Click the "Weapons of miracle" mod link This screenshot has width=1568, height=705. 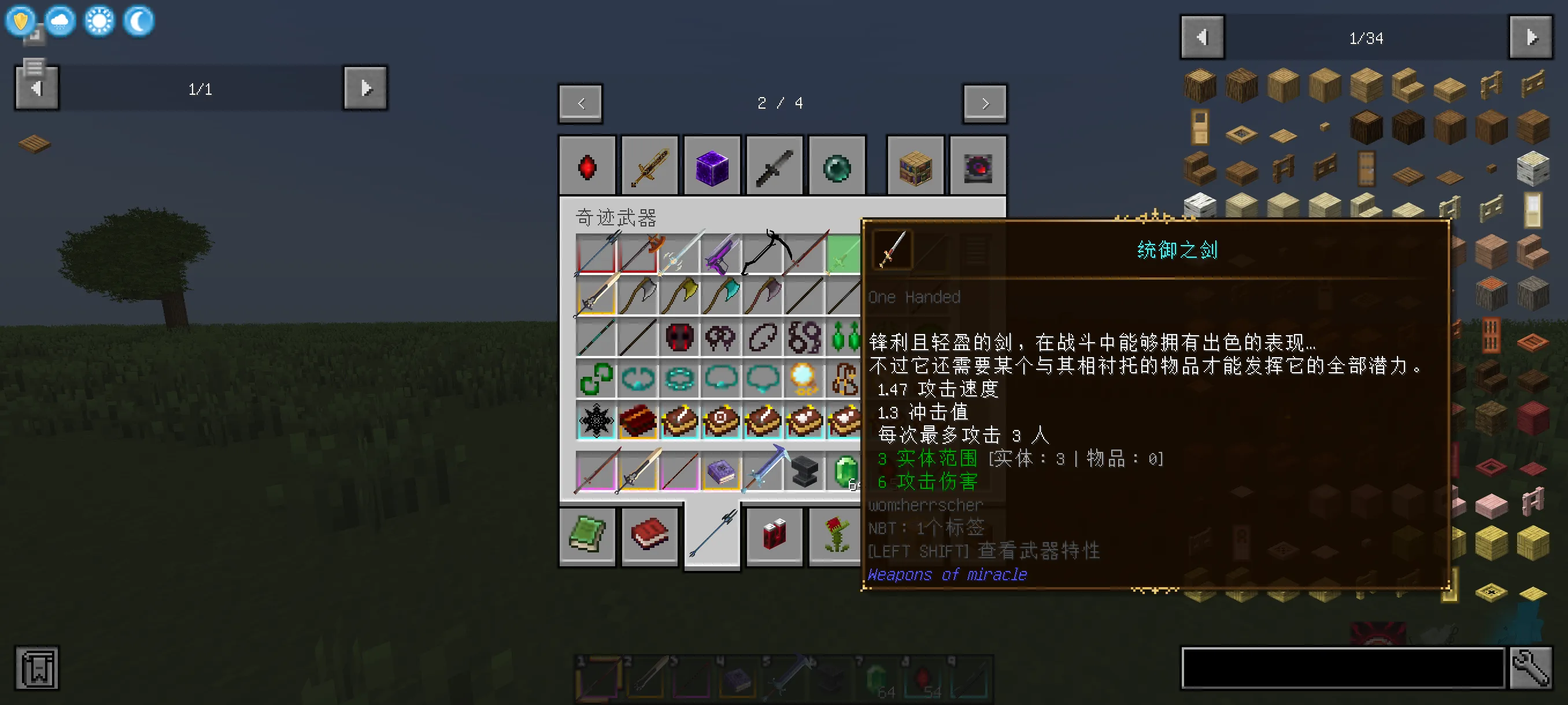click(x=947, y=574)
